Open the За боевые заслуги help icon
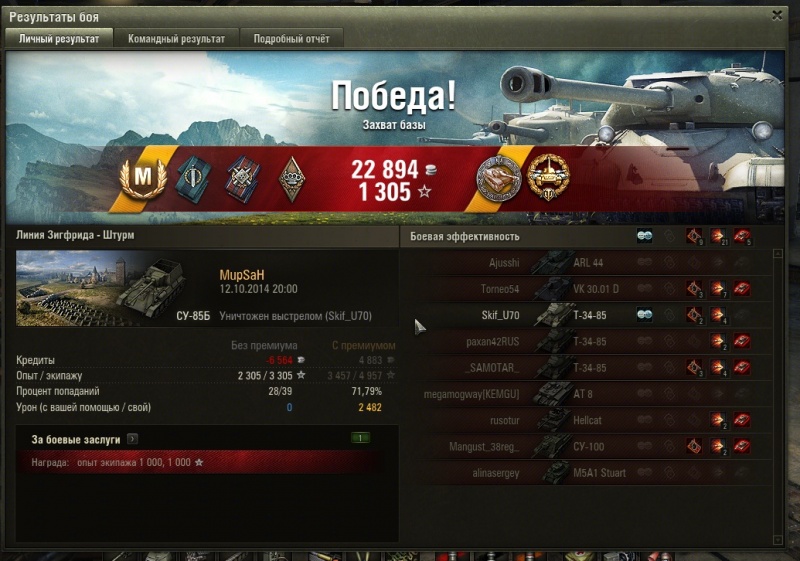The height and width of the screenshot is (561, 800). pos(132,438)
